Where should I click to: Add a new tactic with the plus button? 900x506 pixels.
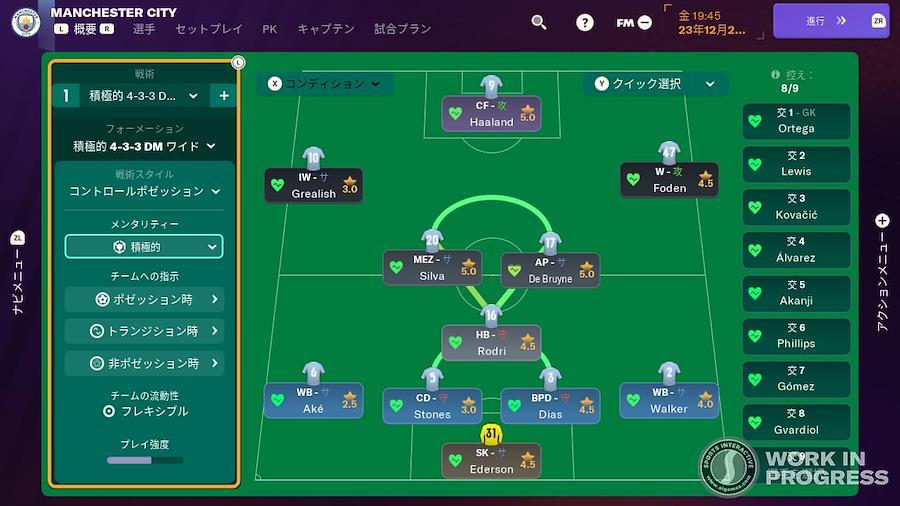click(x=224, y=96)
